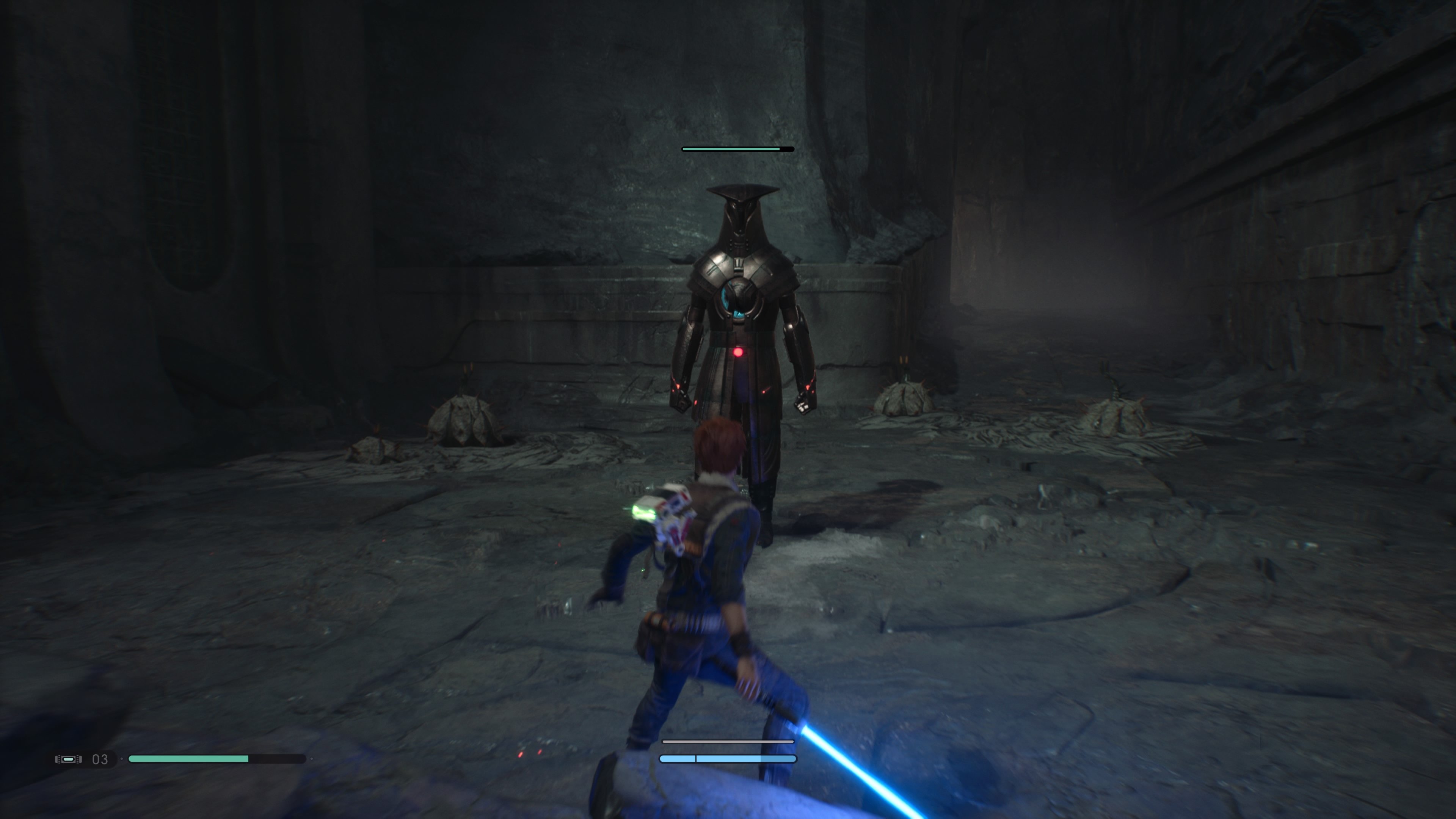Select the Force meter bar at bottom center
This screenshot has height=819, width=1456.
(x=728, y=759)
